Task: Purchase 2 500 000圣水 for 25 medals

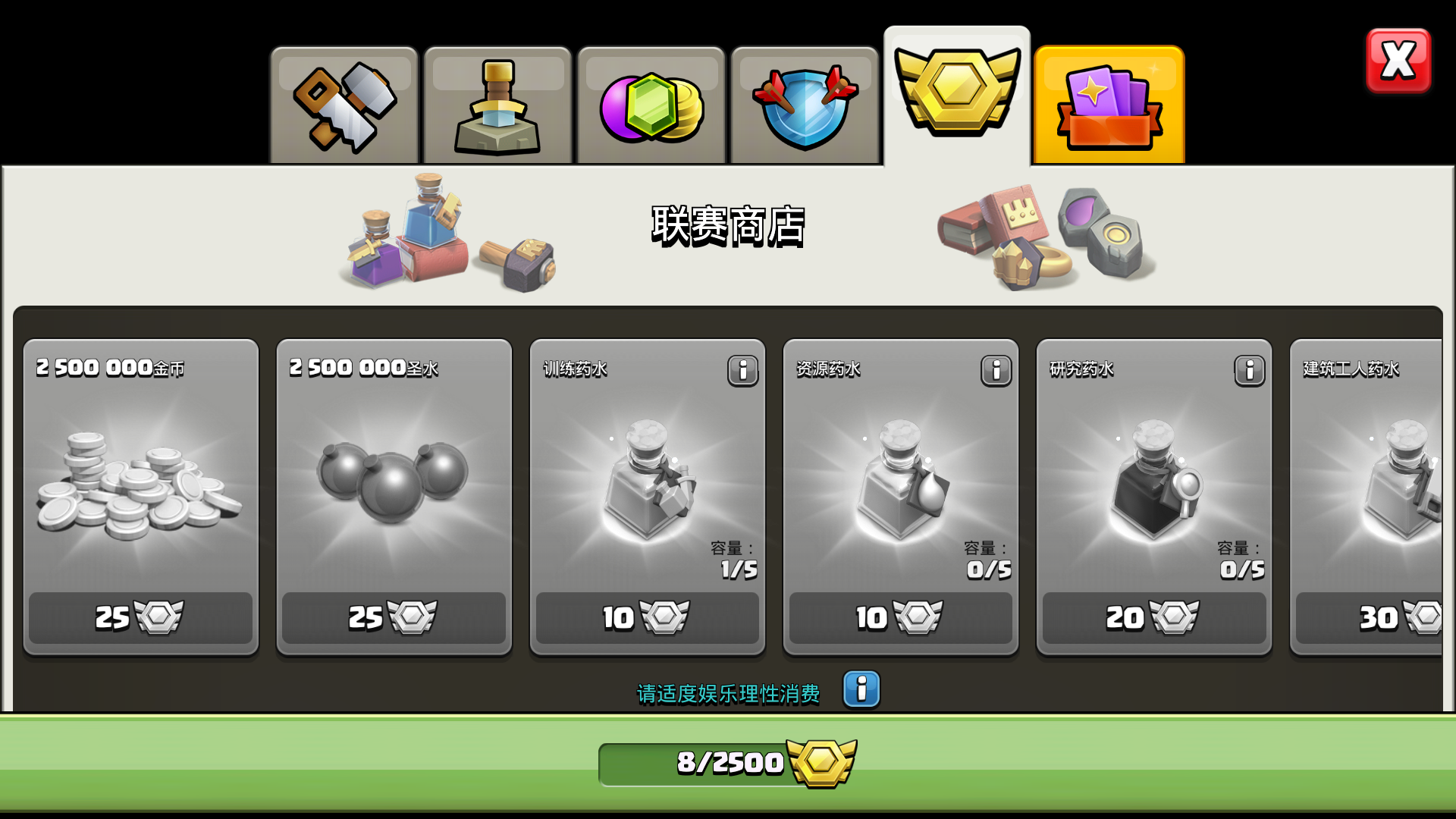Action: point(394,618)
